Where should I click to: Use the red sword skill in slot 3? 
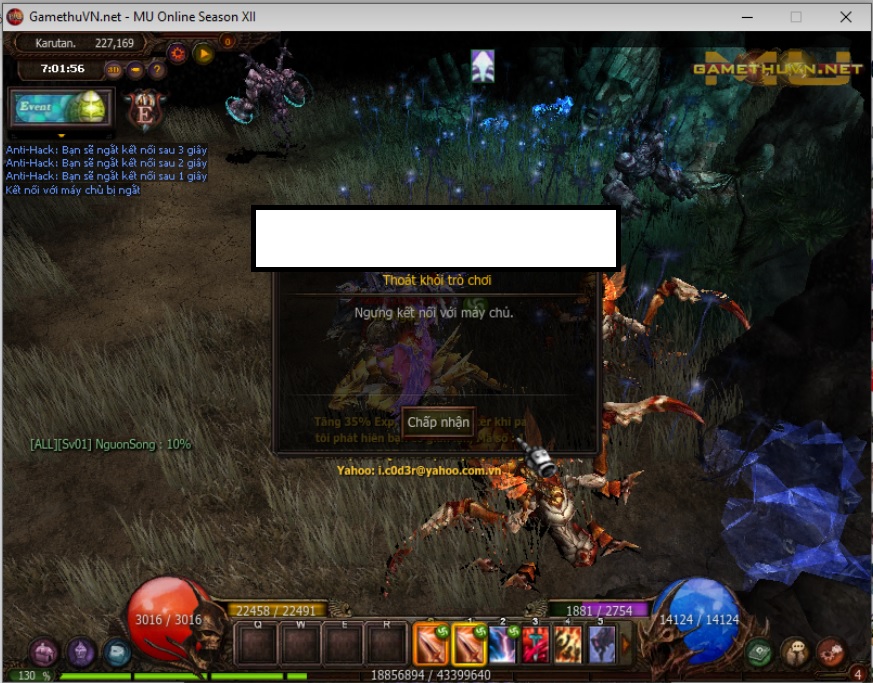(x=535, y=644)
